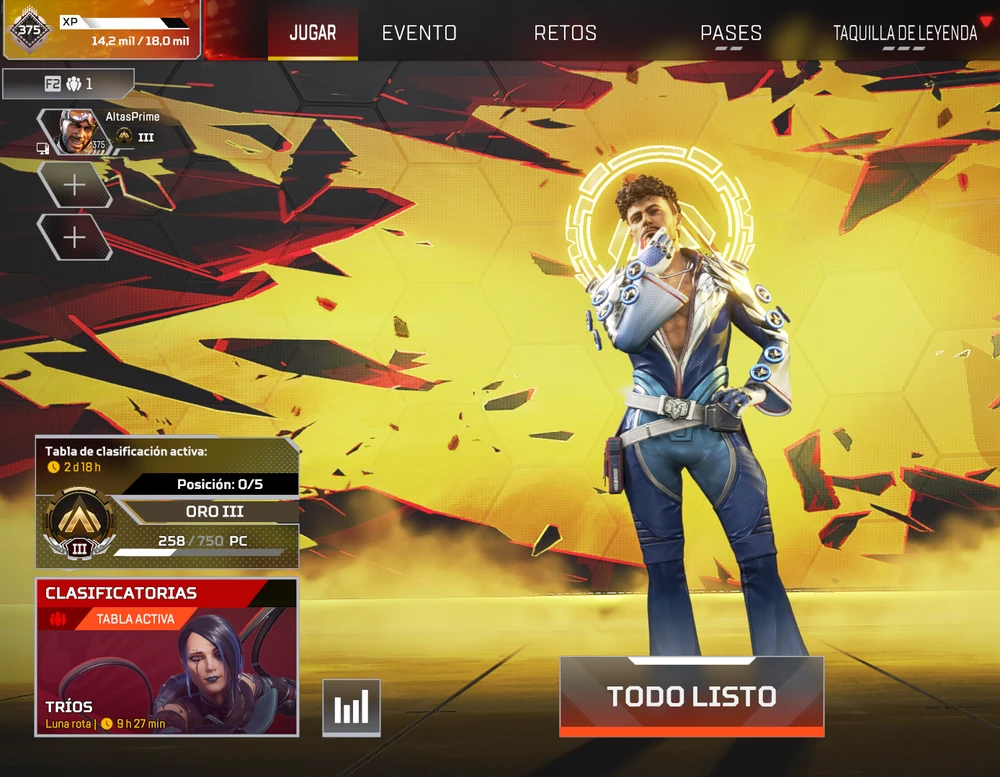View the Oro III ranked leaderboard panel

(167, 502)
